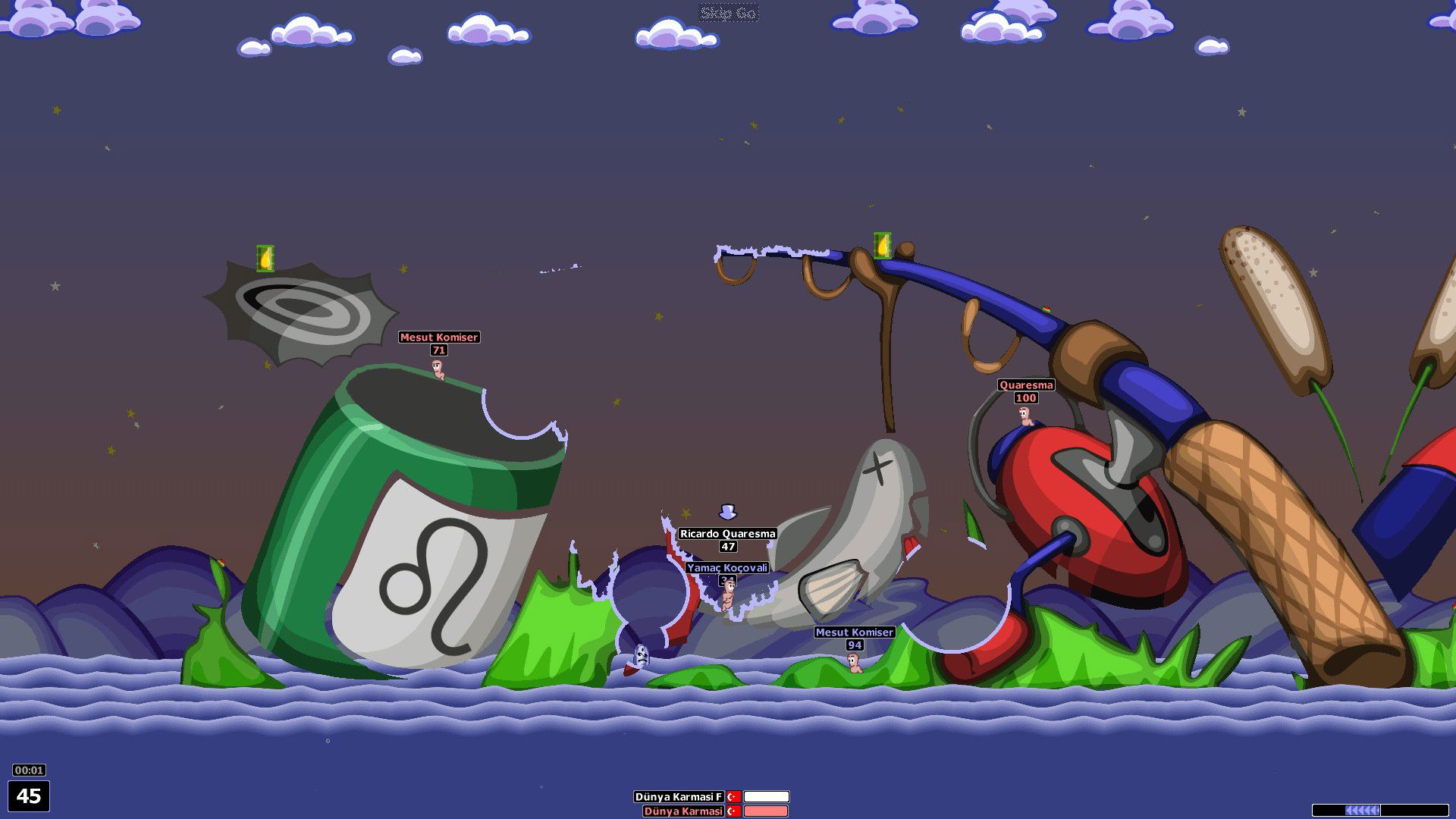Click the Quaresma health tag showing 100
The width and height of the screenshot is (1456, 819).
(1025, 396)
